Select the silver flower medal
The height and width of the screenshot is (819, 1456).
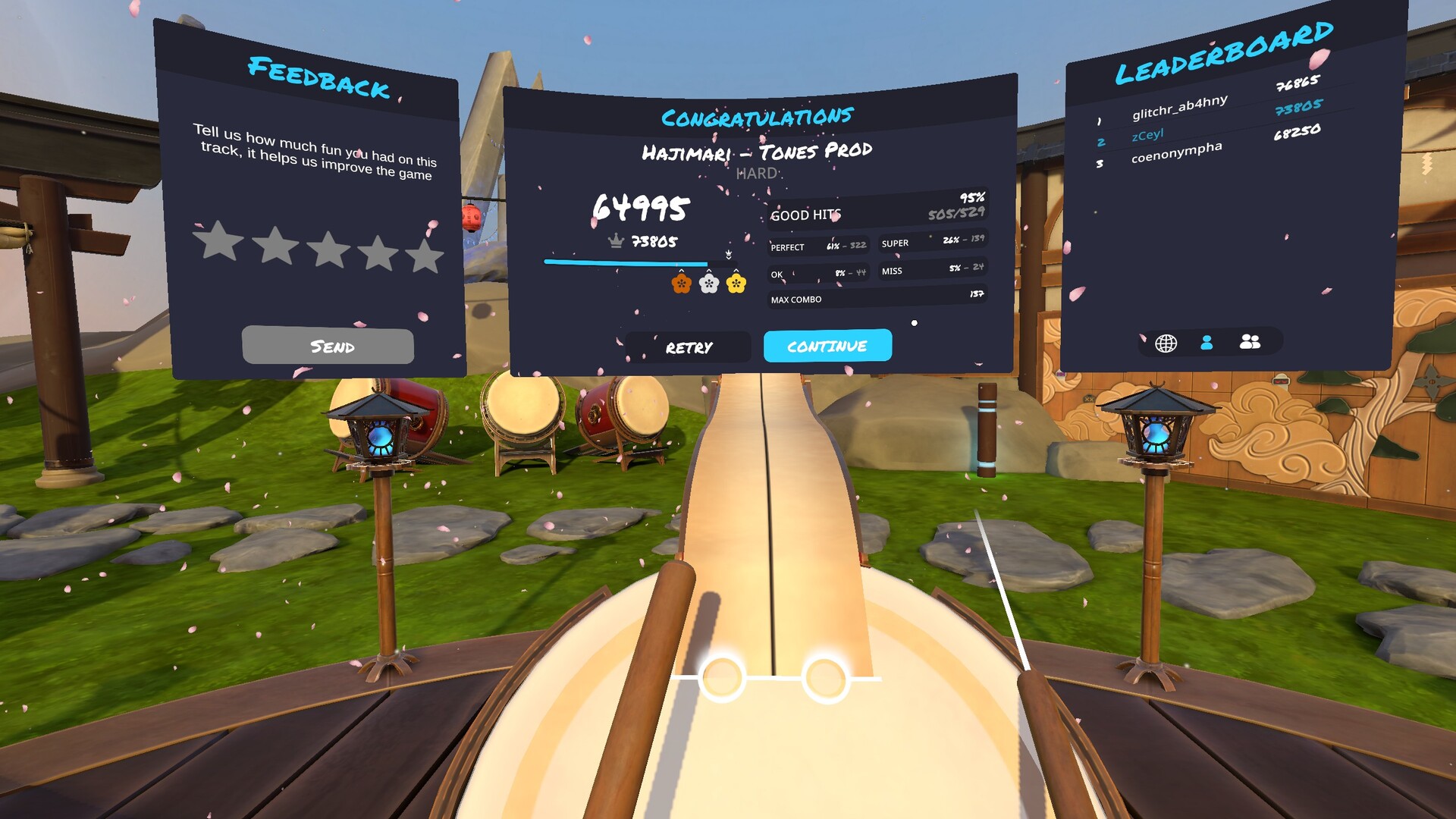[x=708, y=283]
